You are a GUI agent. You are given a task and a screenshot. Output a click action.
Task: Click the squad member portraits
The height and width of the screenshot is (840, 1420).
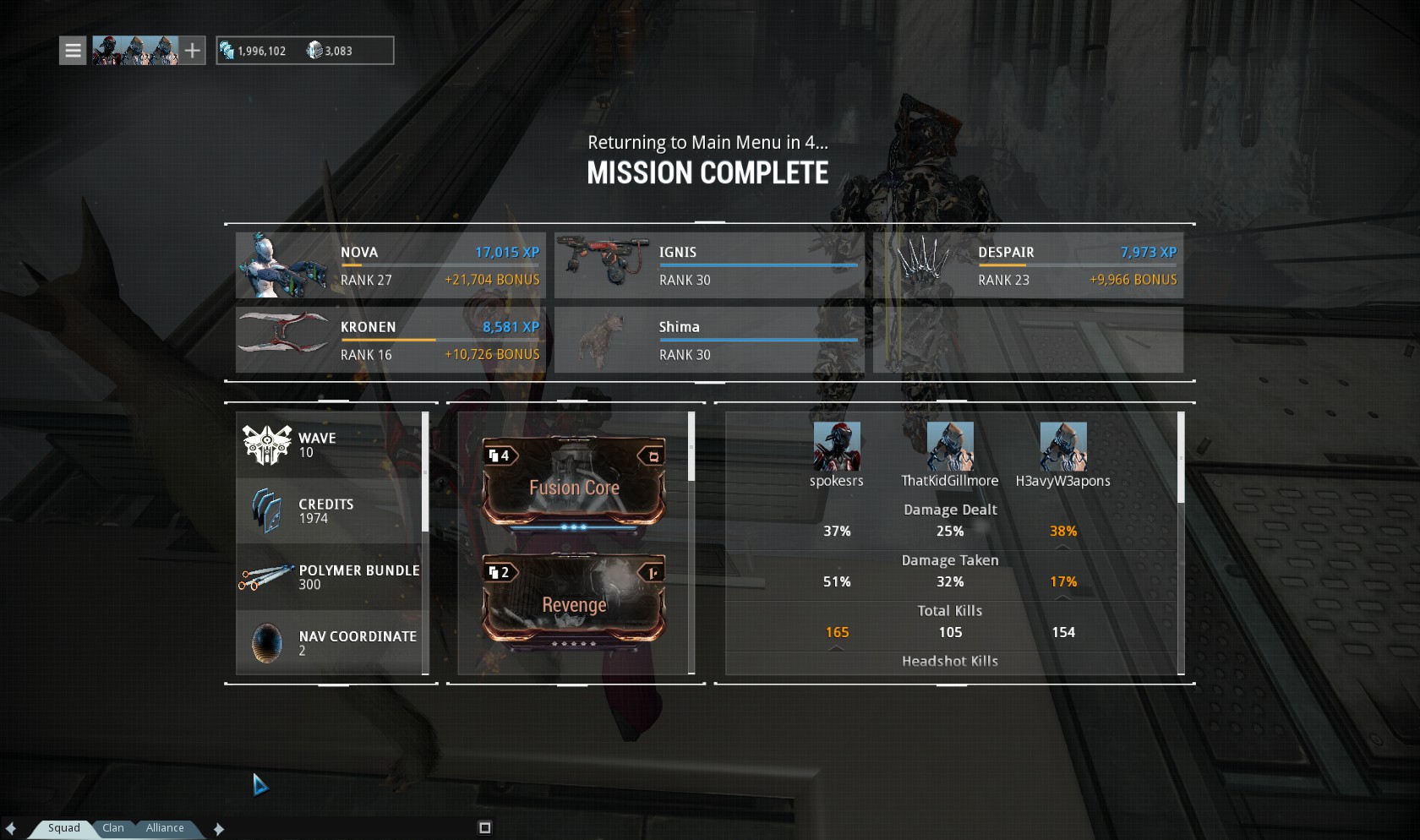(135, 51)
